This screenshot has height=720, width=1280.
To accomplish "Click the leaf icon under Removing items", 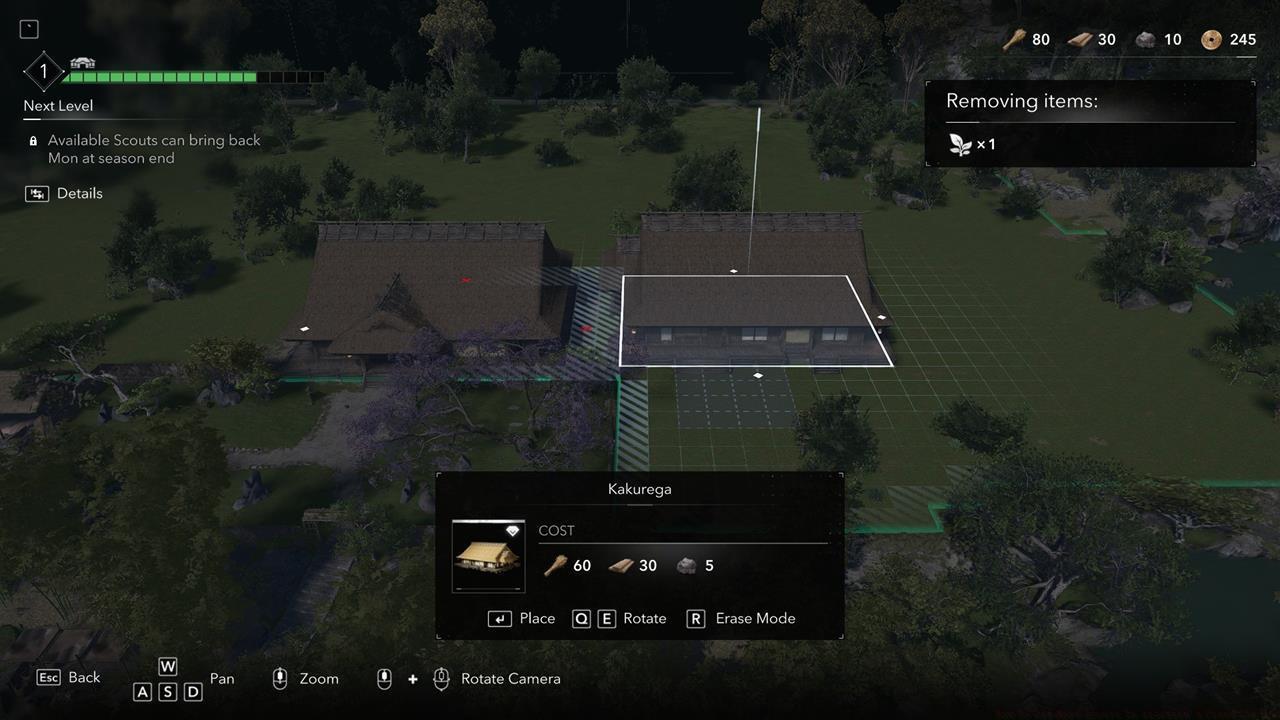I will tap(962, 144).
